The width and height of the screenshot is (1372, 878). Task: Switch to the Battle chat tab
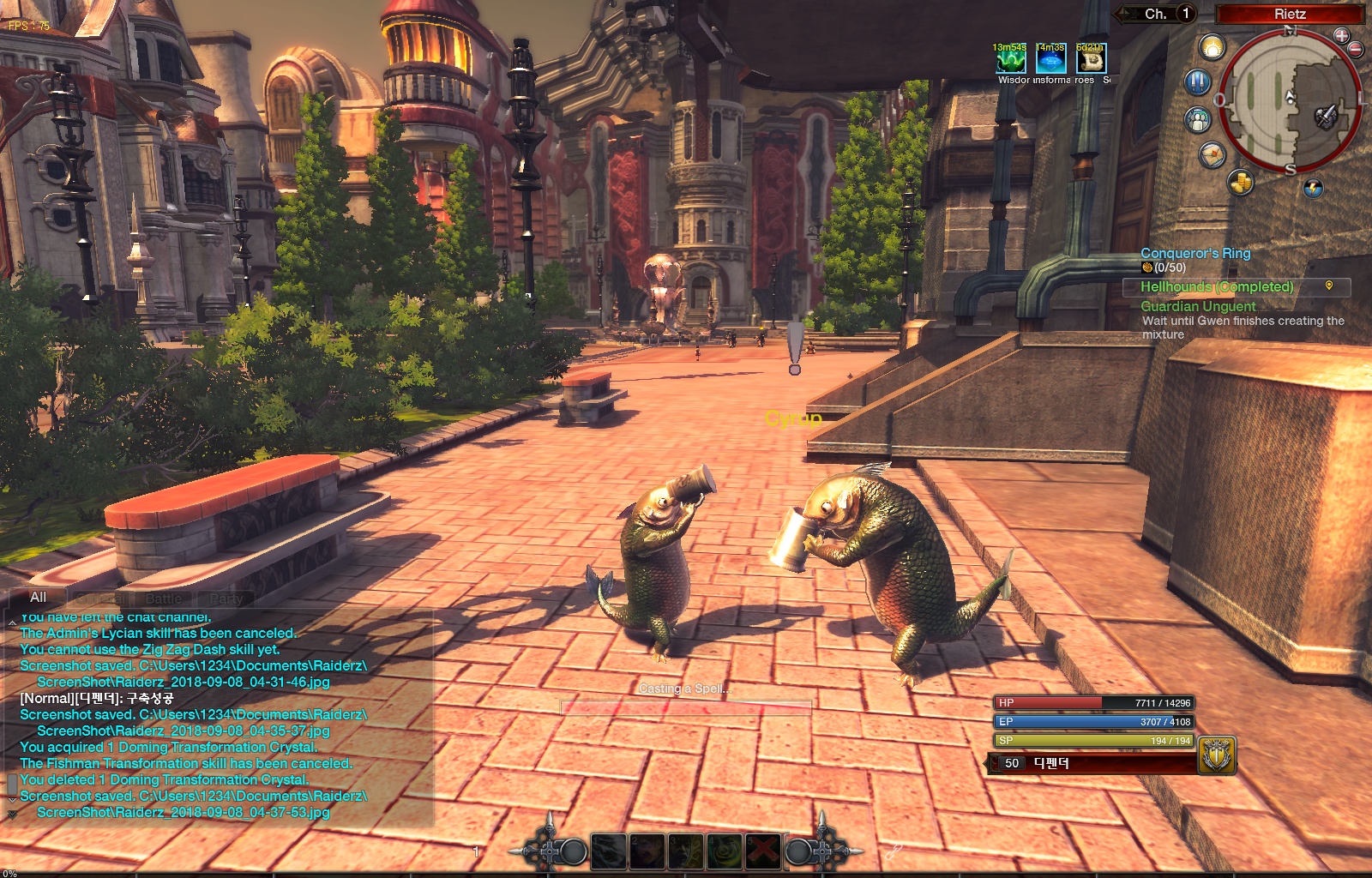click(163, 598)
